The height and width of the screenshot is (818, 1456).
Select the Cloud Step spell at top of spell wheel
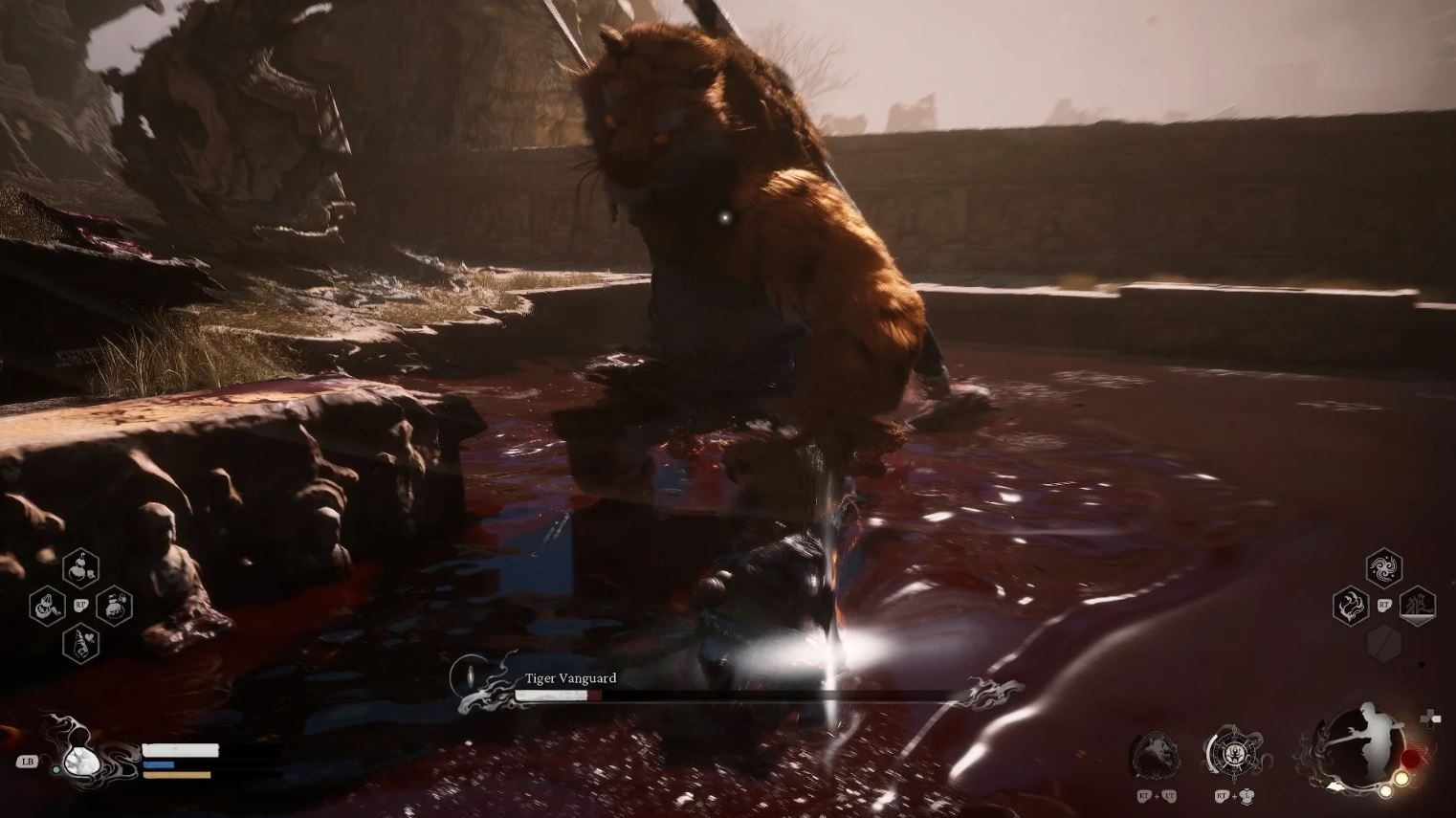coord(1383,567)
